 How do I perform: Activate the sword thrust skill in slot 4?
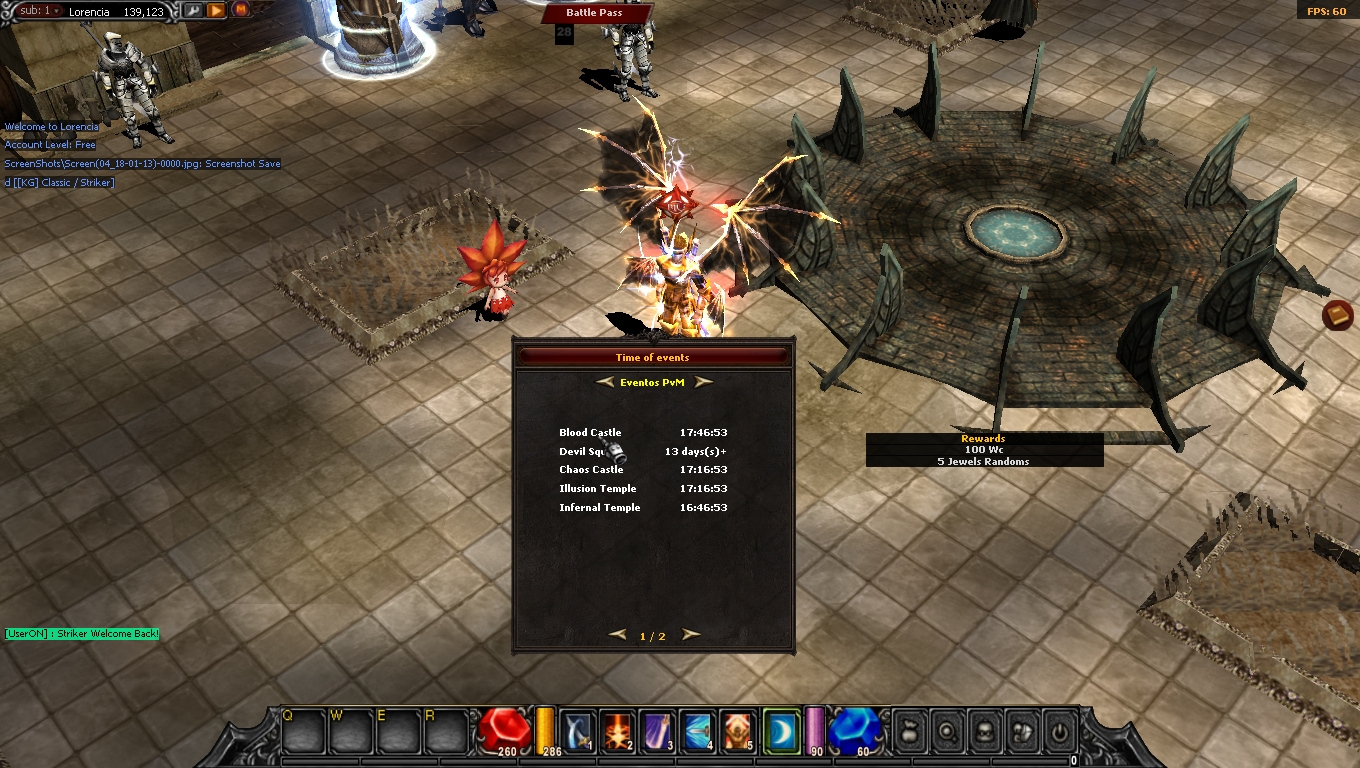(x=697, y=731)
